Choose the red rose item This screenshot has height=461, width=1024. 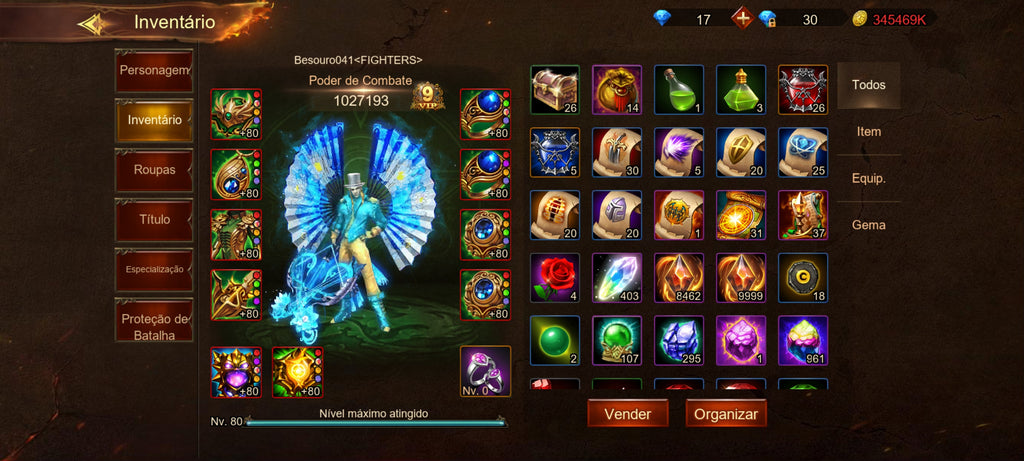[555, 278]
